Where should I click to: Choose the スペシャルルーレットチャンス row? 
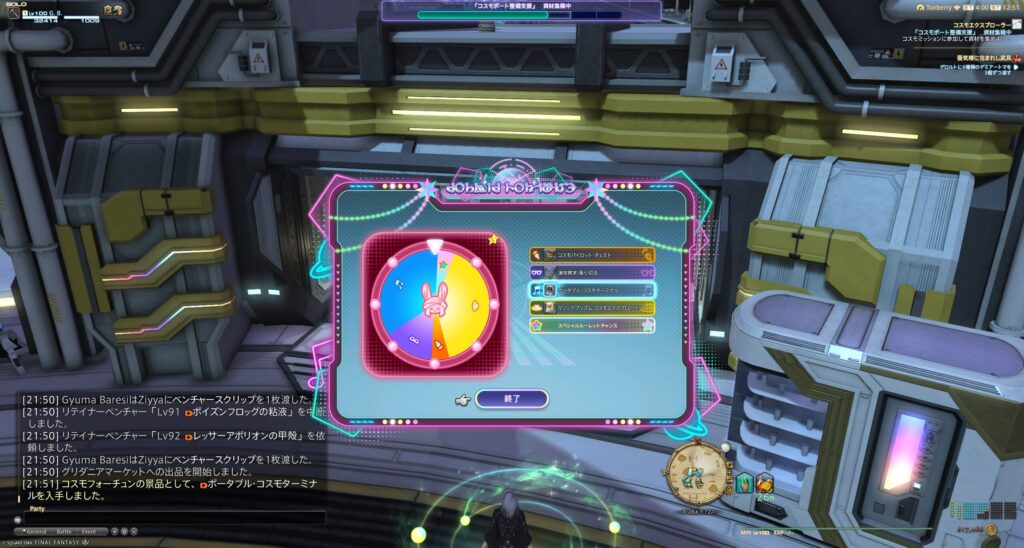click(592, 325)
